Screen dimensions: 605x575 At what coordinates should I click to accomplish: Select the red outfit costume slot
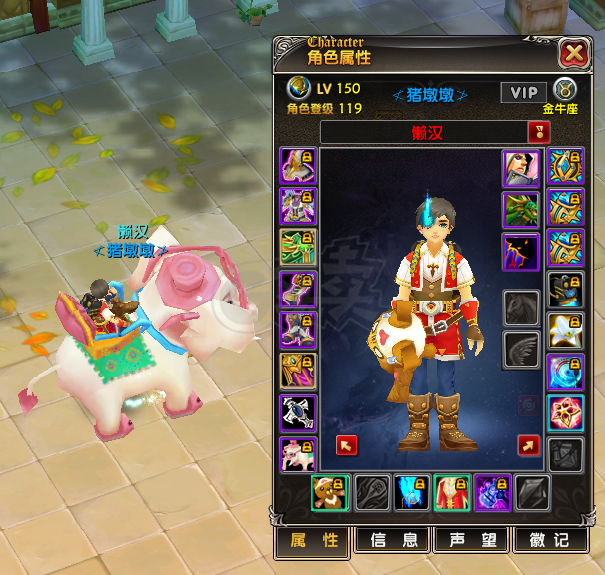coord(451,493)
